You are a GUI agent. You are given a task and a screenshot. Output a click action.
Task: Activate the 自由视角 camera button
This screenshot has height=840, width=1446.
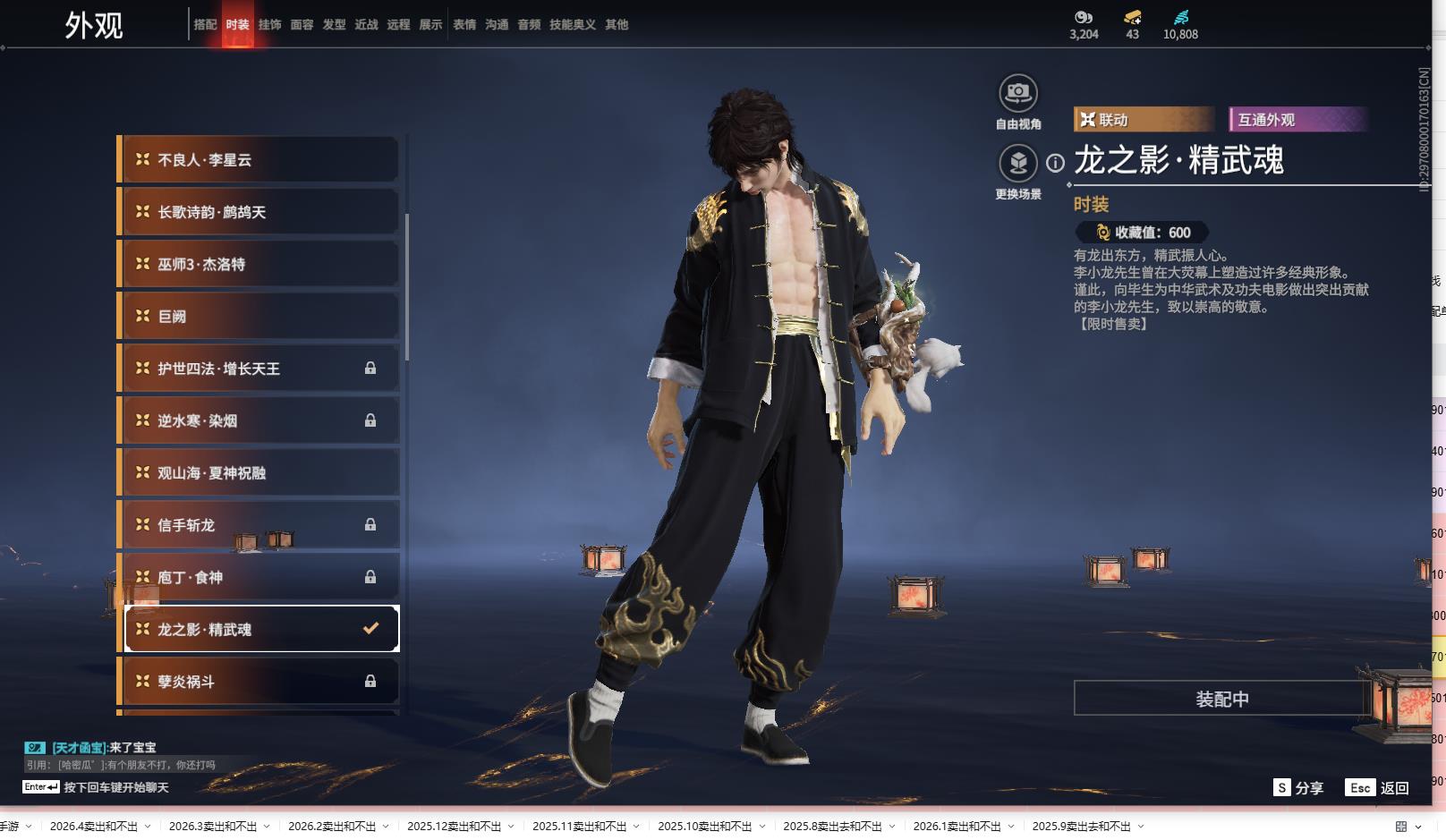pyautogui.click(x=1017, y=93)
